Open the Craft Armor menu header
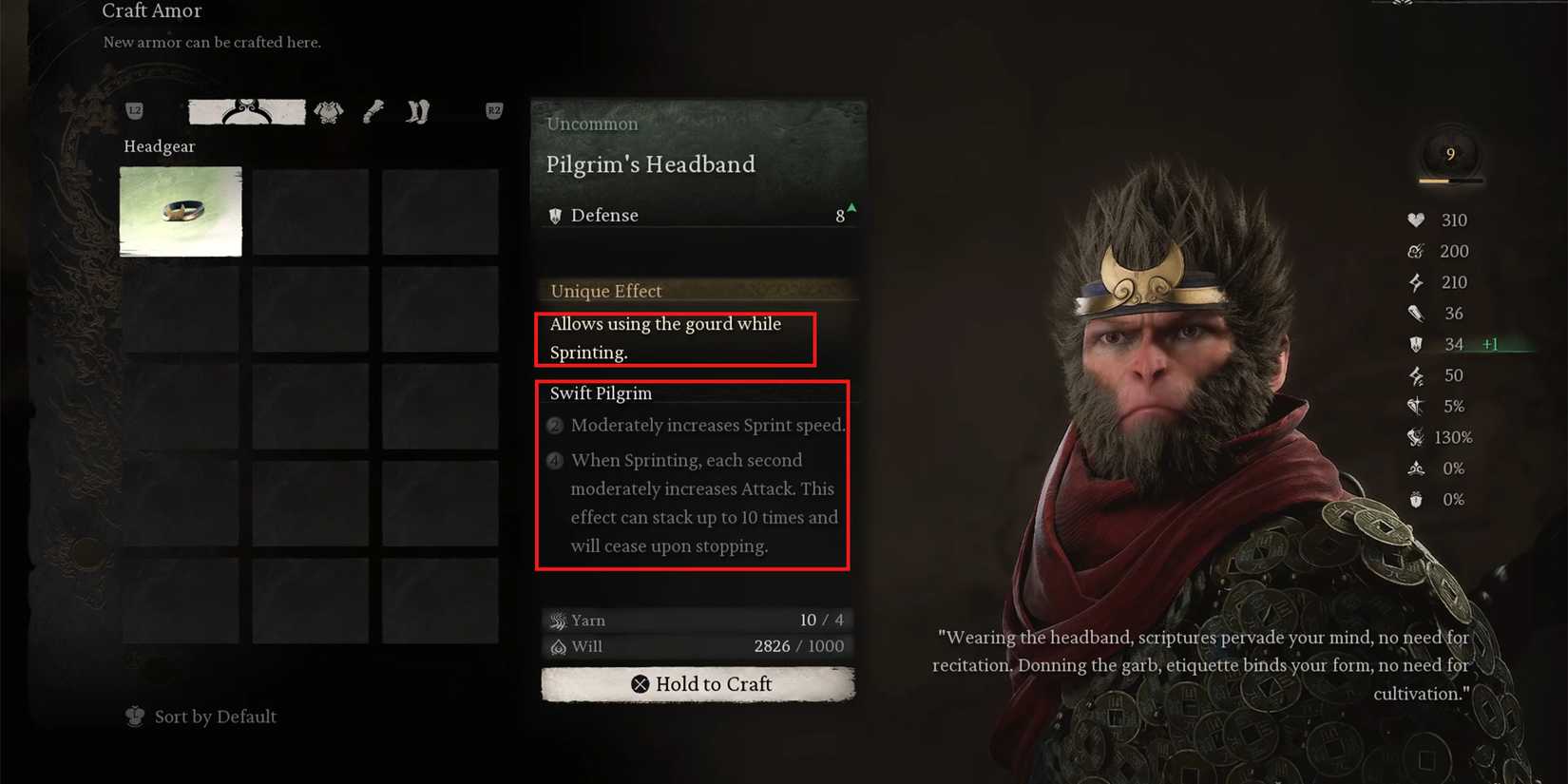Screen dimensions: 1568x784 coord(152,11)
